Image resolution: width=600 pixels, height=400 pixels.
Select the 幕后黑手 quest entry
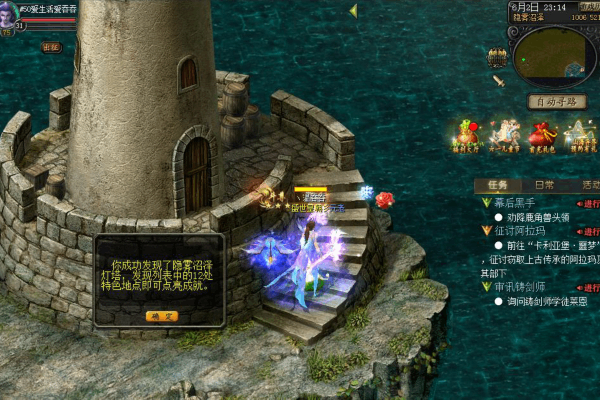click(x=516, y=203)
